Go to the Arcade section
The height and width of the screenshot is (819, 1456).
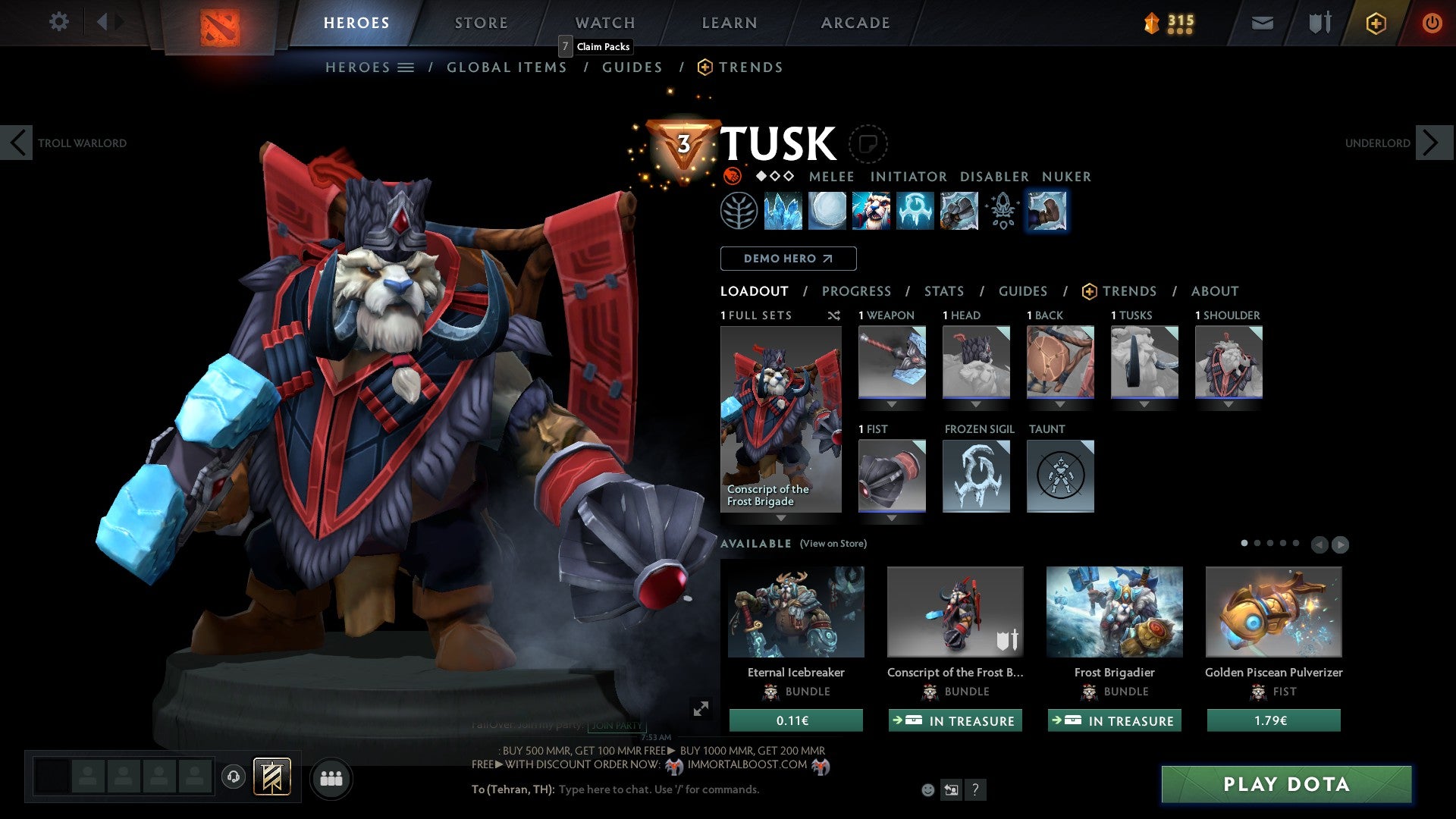[855, 23]
